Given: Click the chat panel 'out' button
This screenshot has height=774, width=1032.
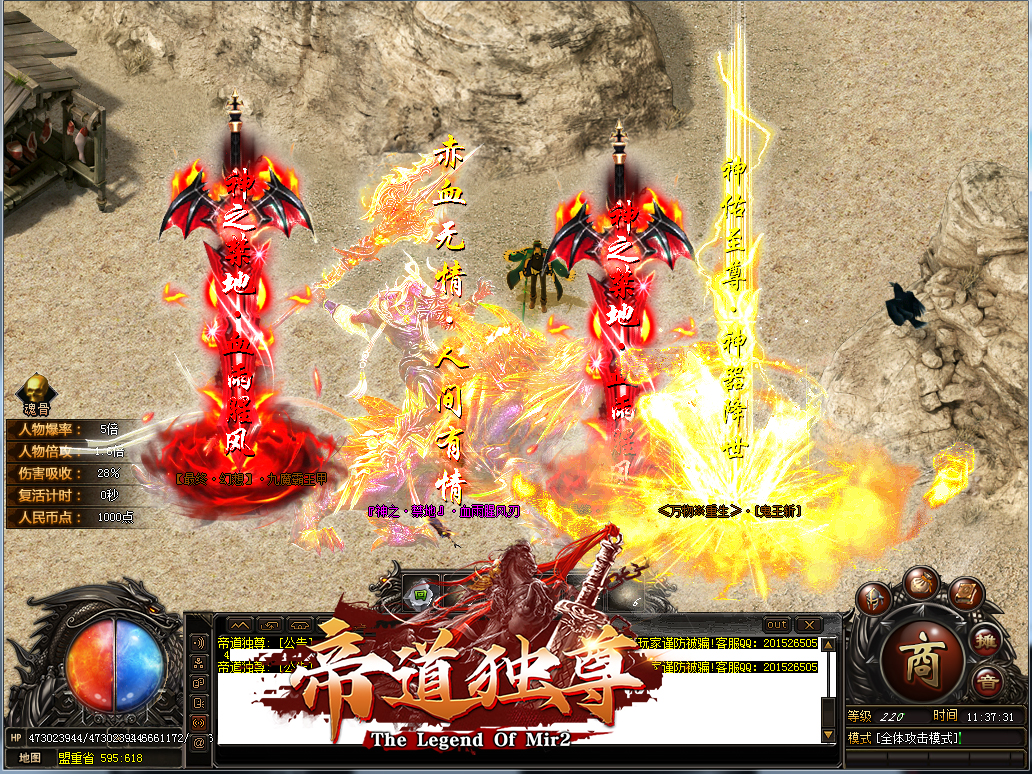Looking at the screenshot, I should point(777,625).
